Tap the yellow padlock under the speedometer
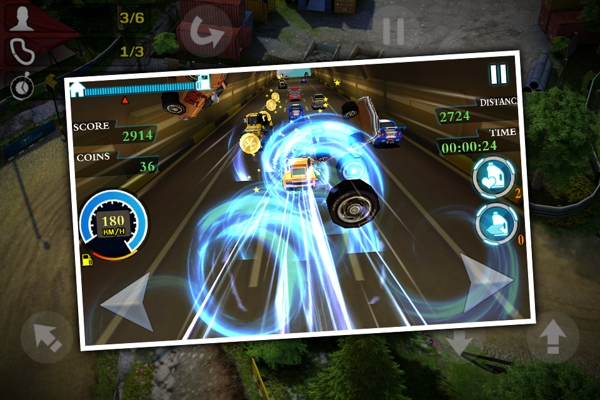 click(x=87, y=259)
